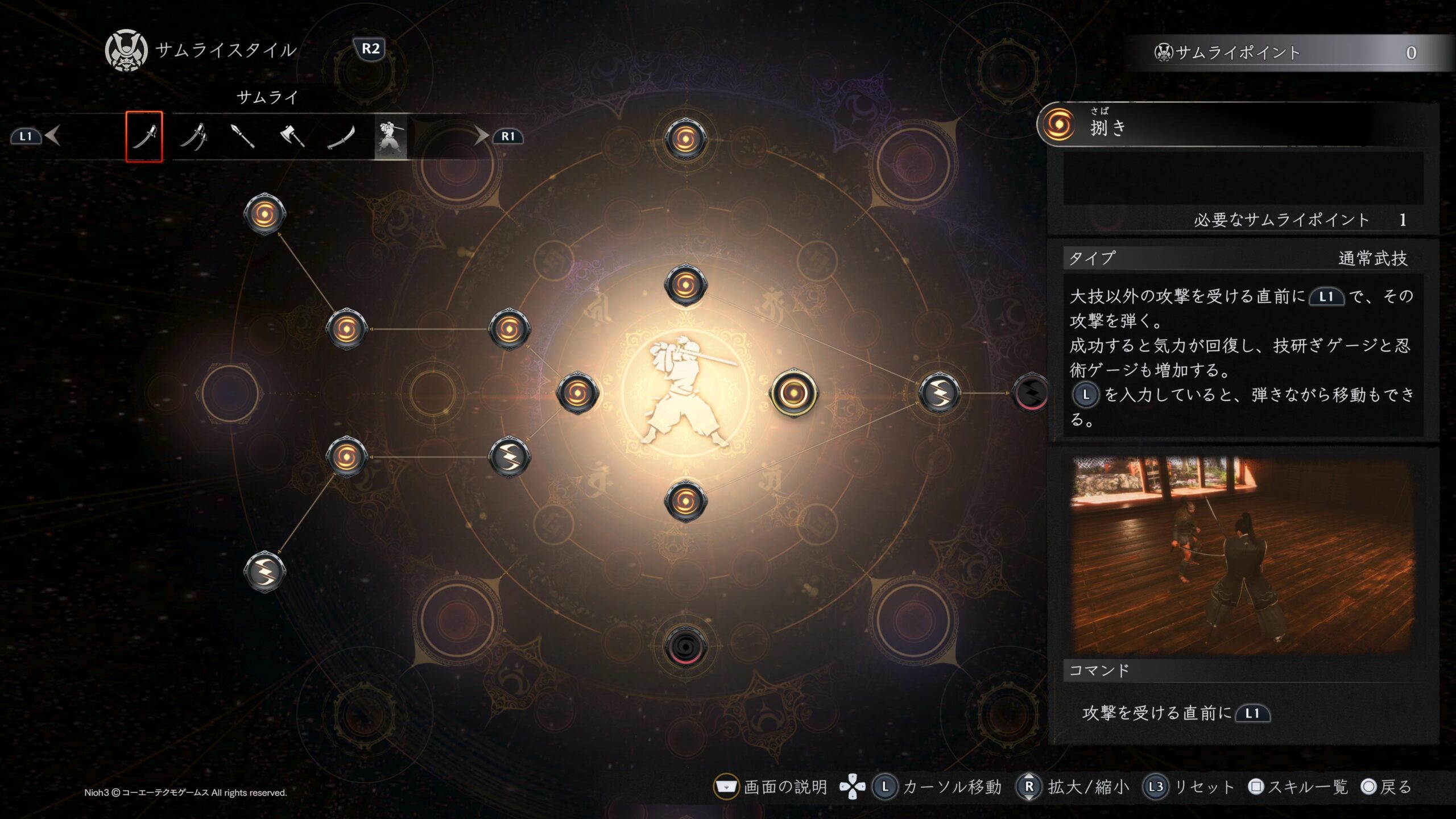Viewport: 1456px width, 819px height.
Task: Select the katana weapon tab
Action: 144,136
